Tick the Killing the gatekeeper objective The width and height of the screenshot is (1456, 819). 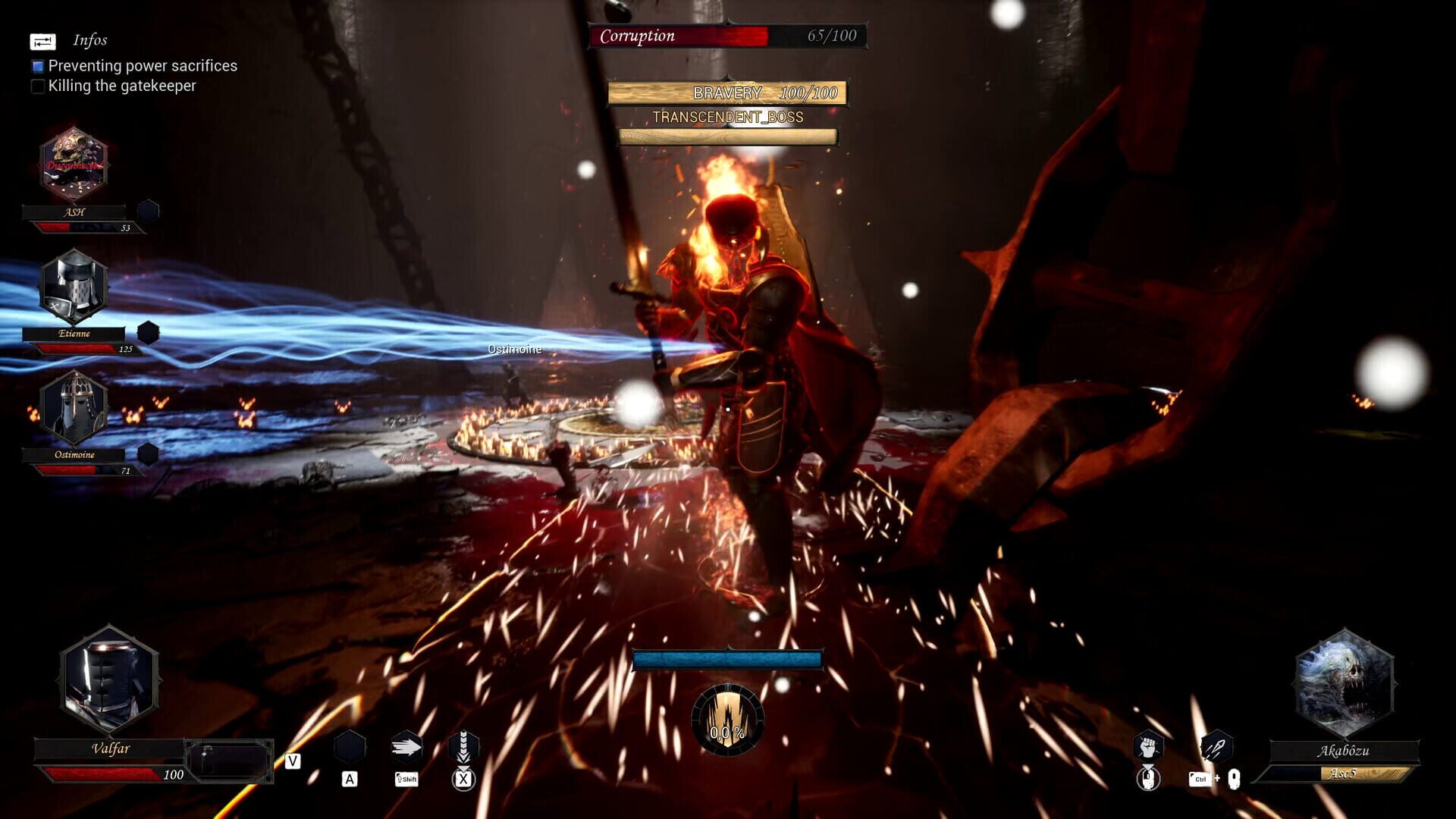click(38, 86)
